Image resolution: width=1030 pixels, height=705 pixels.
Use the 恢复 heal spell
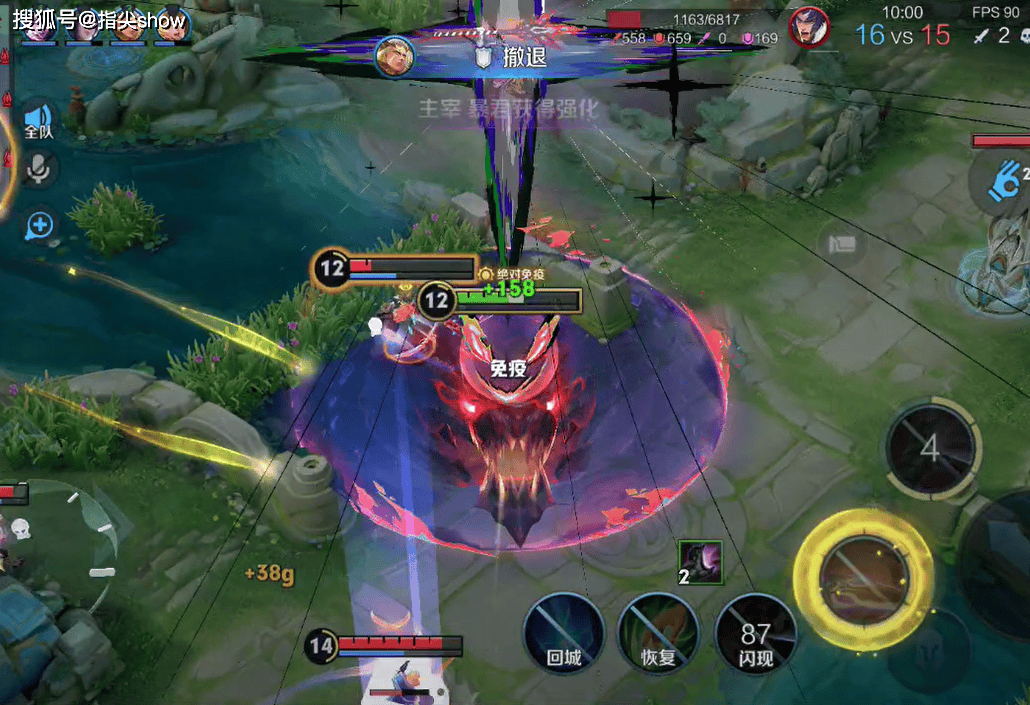coord(657,632)
